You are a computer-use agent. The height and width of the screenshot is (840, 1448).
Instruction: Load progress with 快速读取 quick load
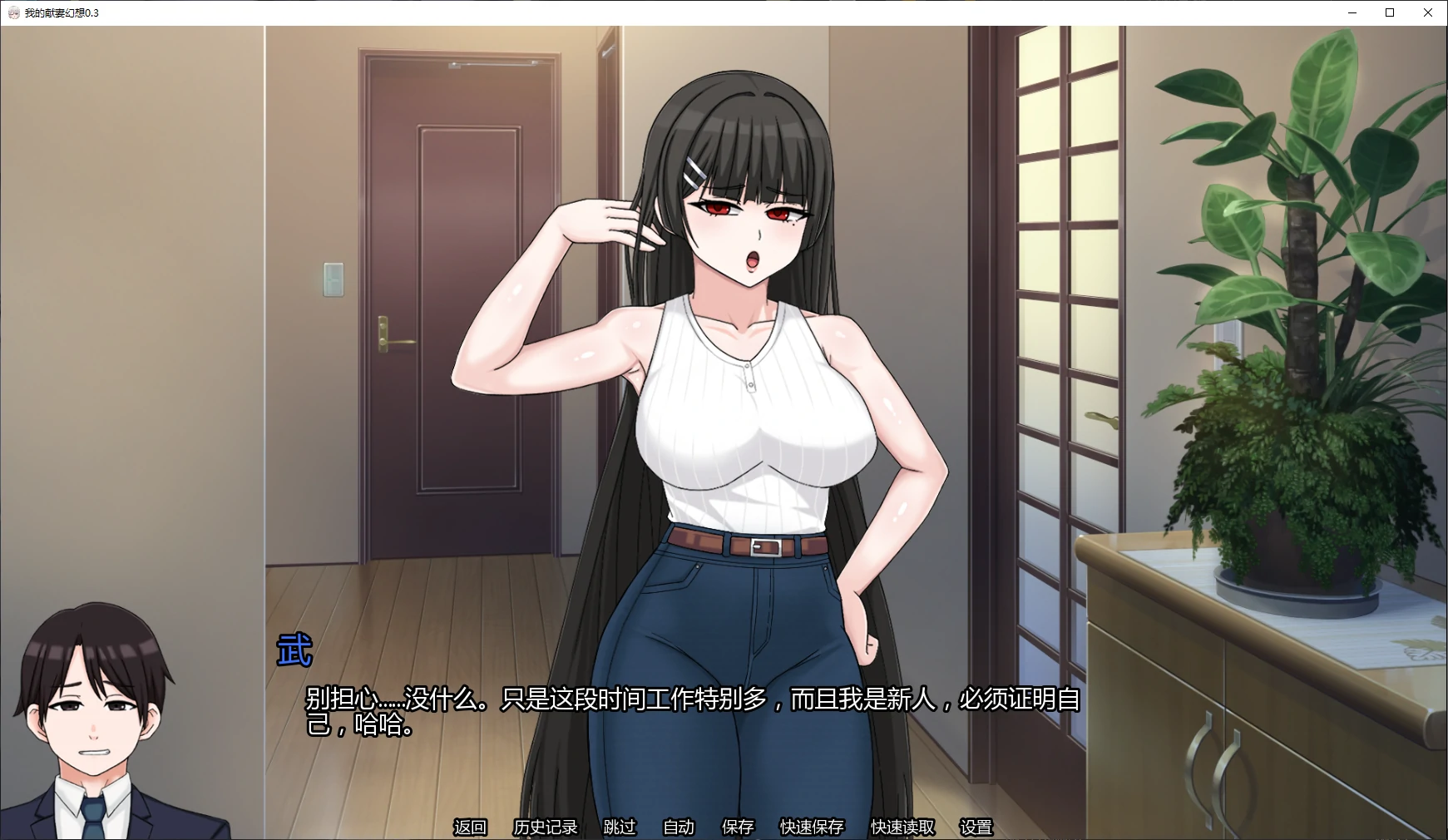(x=901, y=828)
